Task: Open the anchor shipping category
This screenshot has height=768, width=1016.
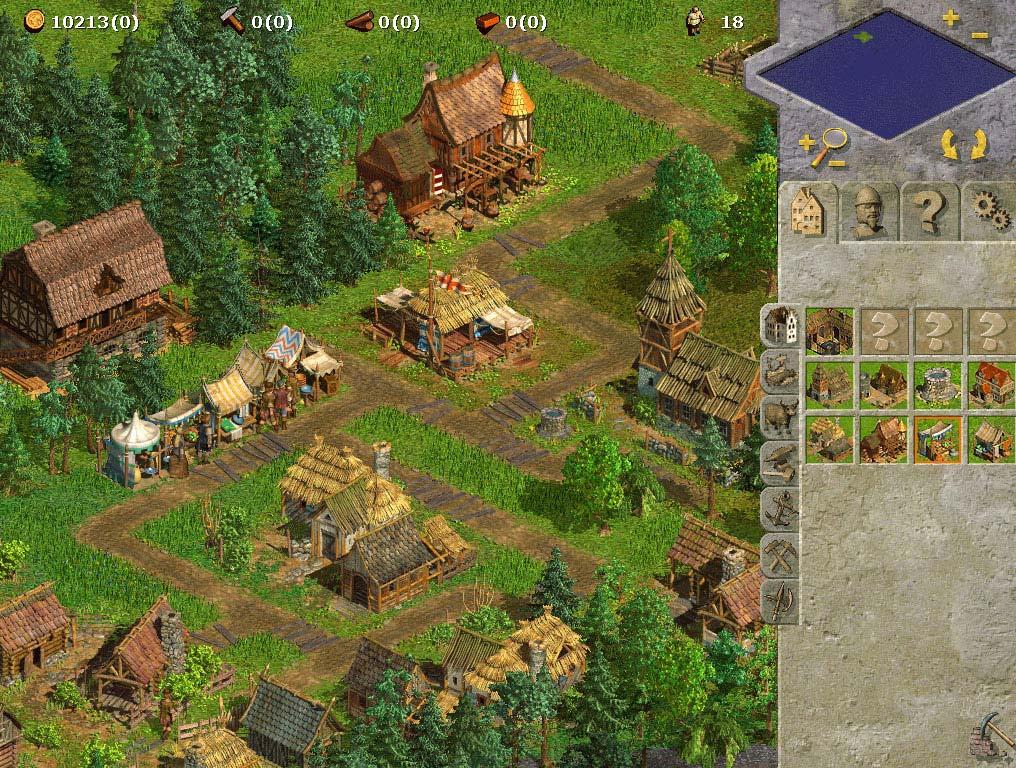Action: (x=779, y=508)
